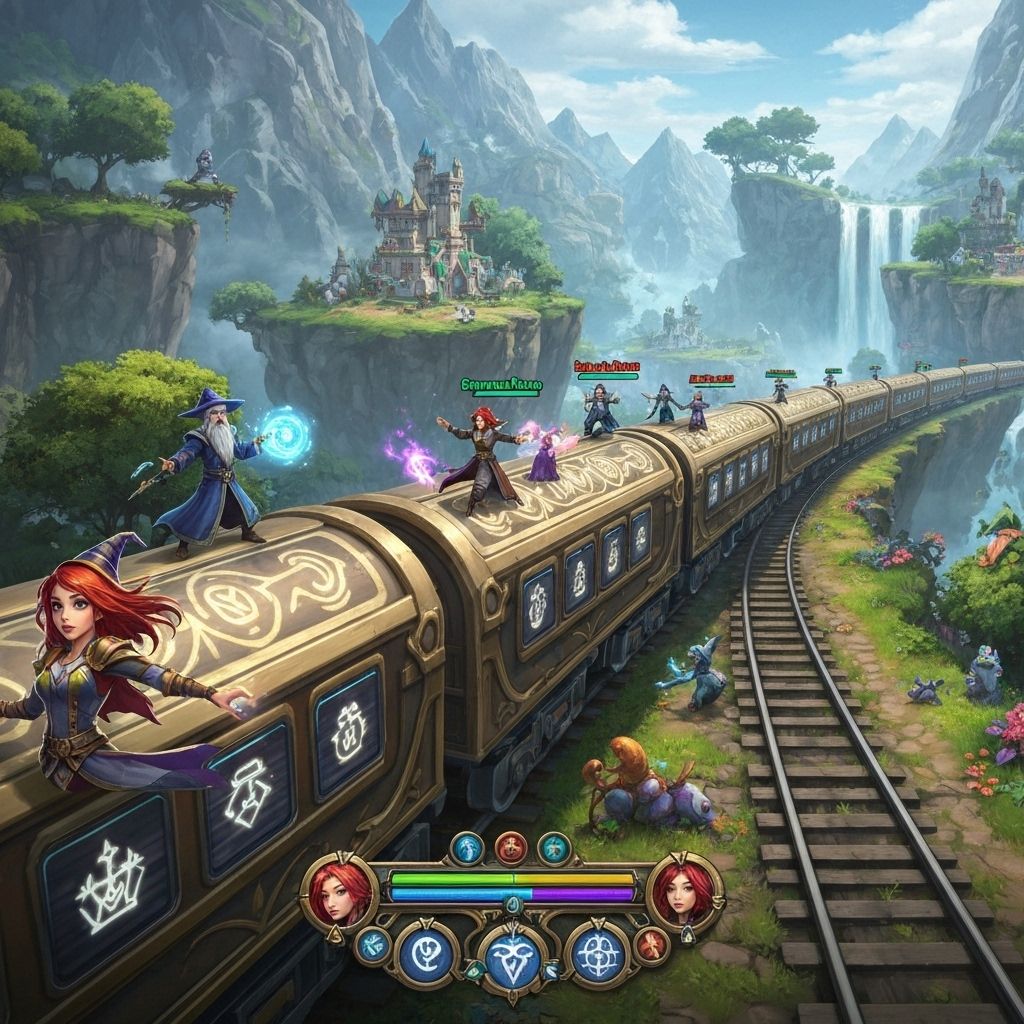Open the red-haired portrait left of the bars
The width and height of the screenshot is (1024, 1024).
click(340, 892)
